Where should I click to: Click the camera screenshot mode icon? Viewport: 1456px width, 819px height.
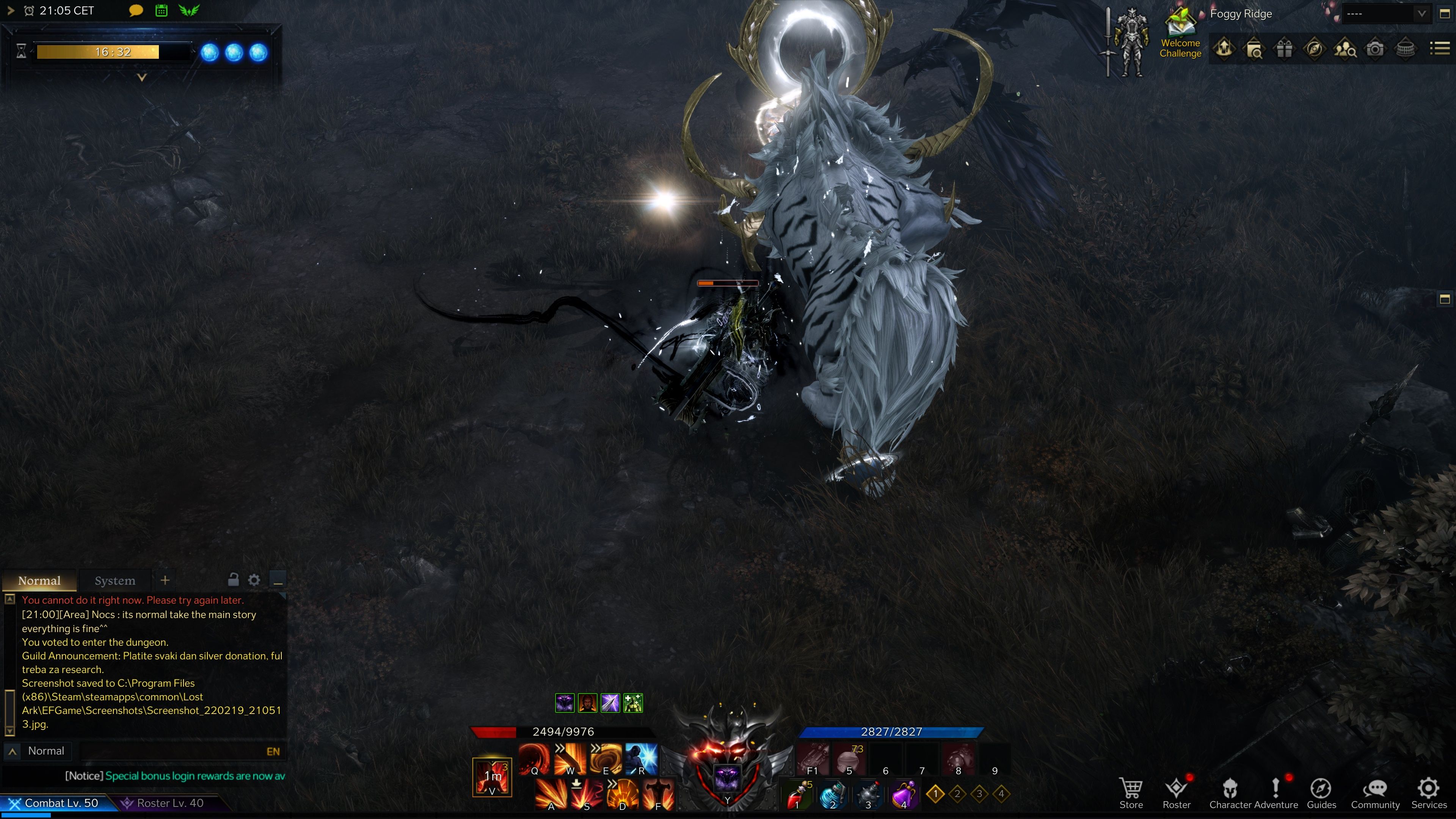click(1374, 49)
